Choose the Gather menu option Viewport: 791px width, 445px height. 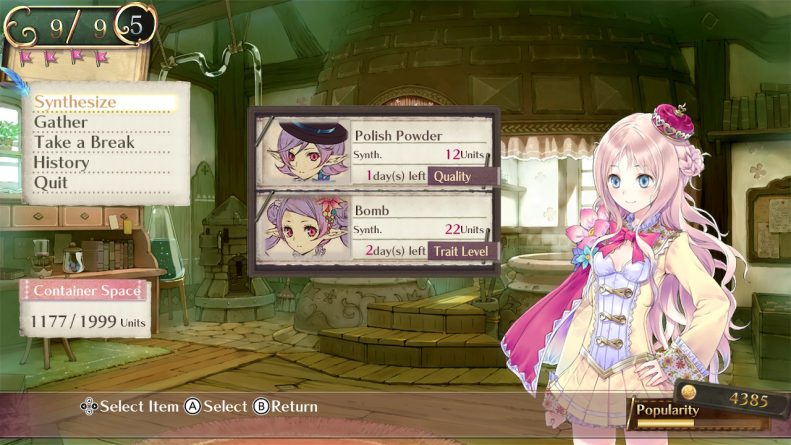[61, 122]
